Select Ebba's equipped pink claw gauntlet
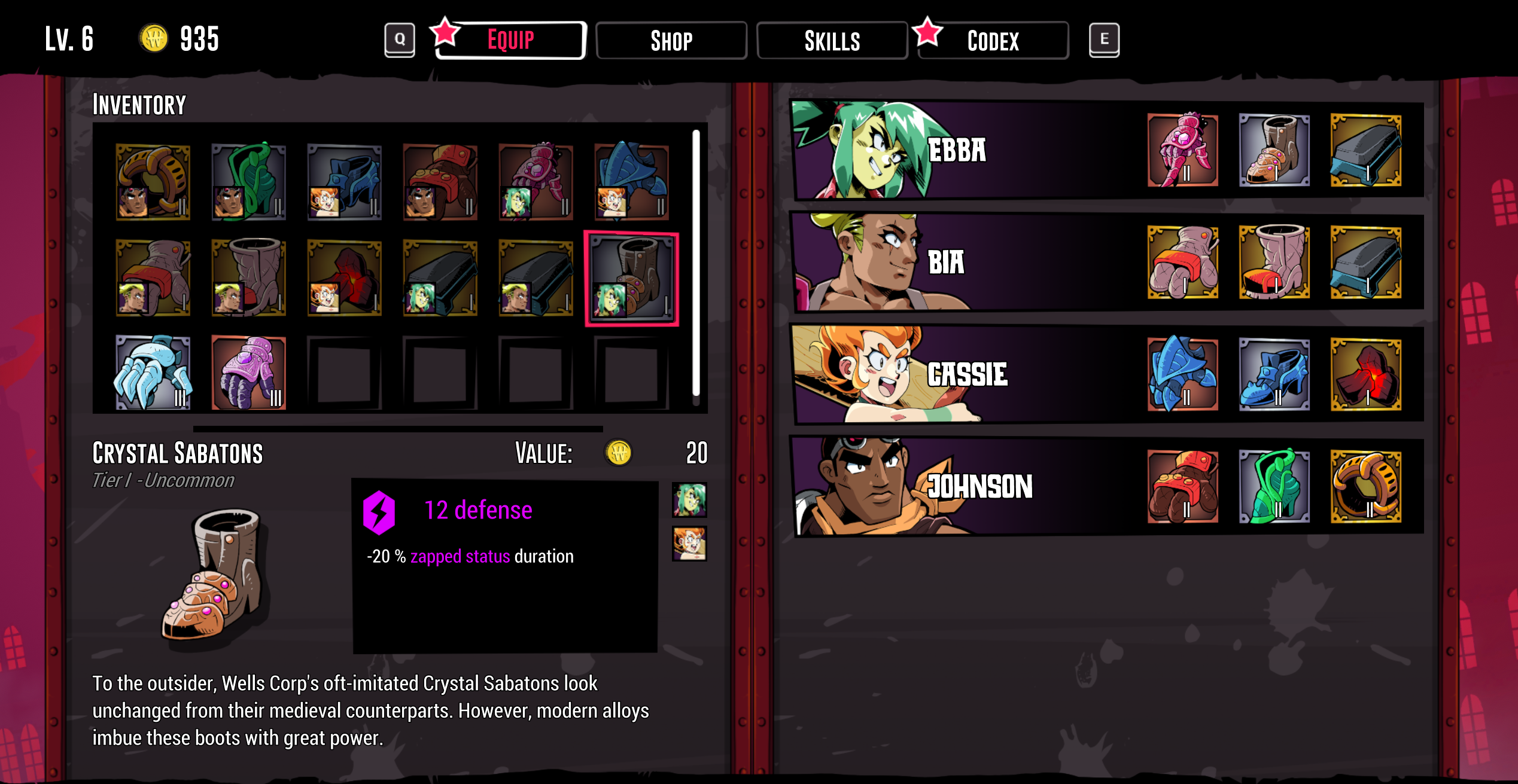The height and width of the screenshot is (784, 1518). coord(1182,150)
